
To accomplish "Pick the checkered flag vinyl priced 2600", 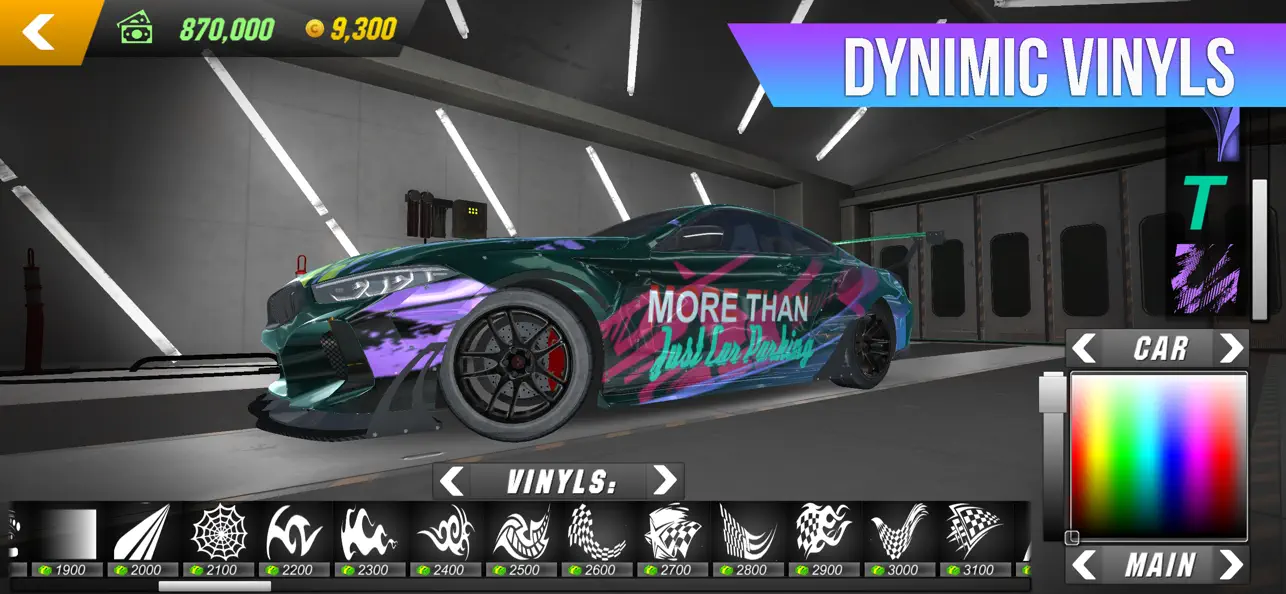I will pyautogui.click(x=597, y=533).
